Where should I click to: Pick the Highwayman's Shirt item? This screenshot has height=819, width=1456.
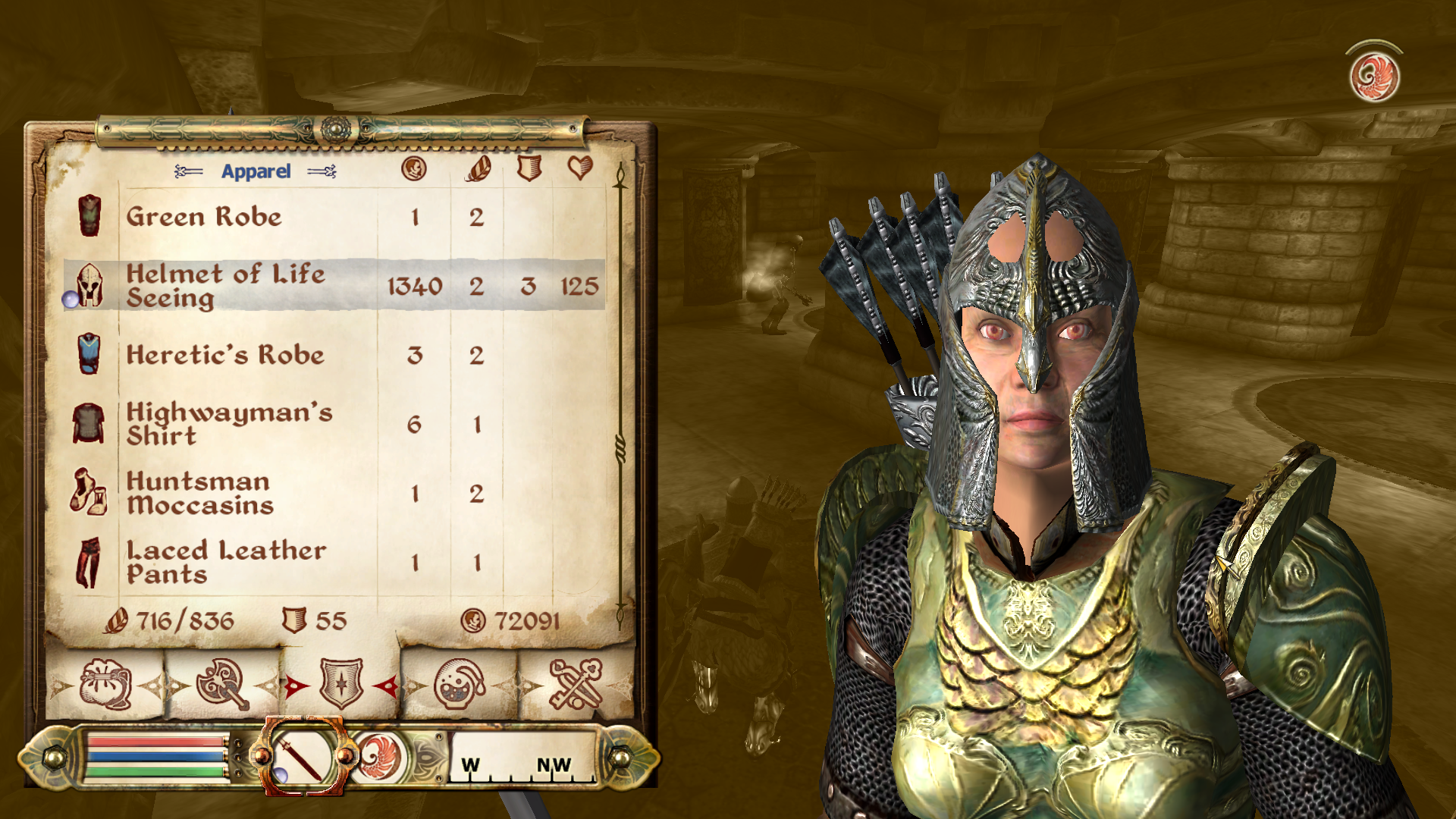[229, 424]
